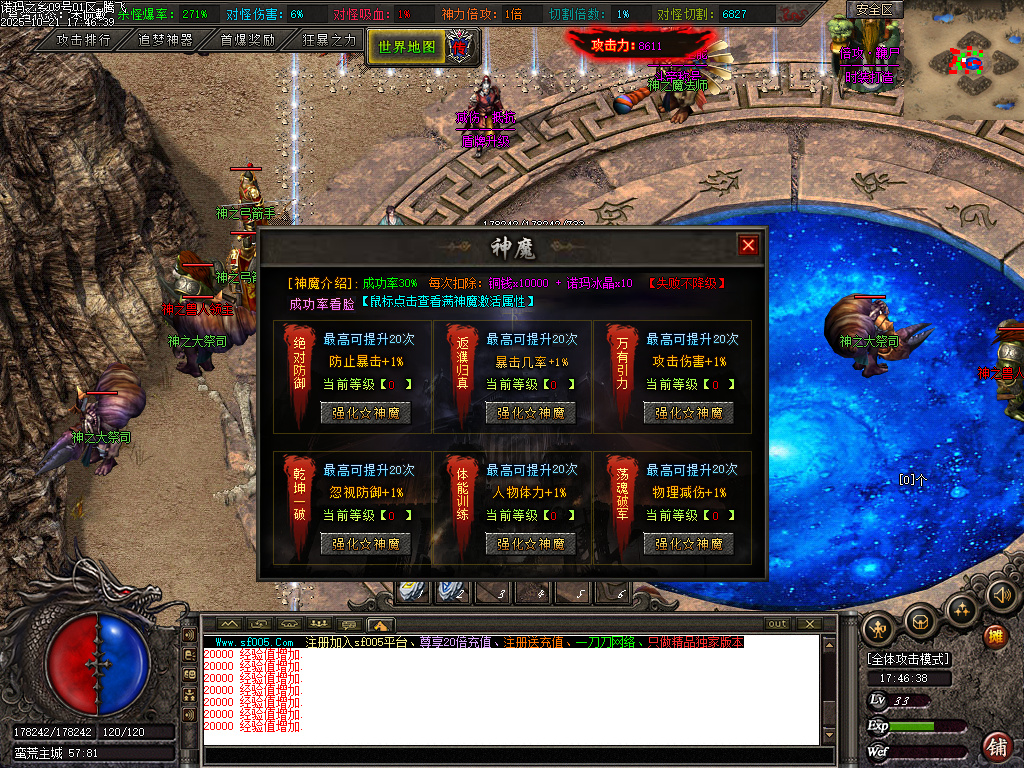Image resolution: width=1024 pixels, height=768 pixels.
Task: Click the chat panel's out button
Action: click(777, 624)
